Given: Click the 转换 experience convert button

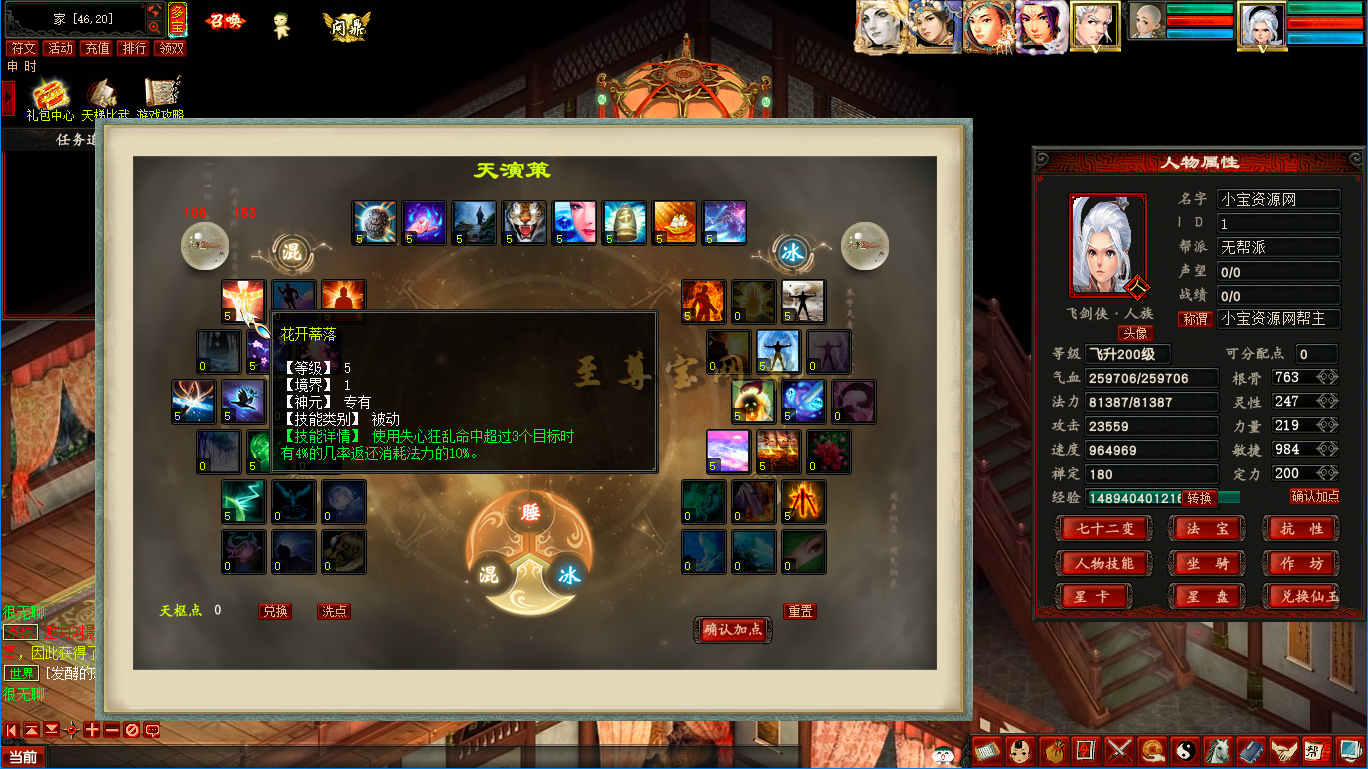Looking at the screenshot, I should point(1200,498).
